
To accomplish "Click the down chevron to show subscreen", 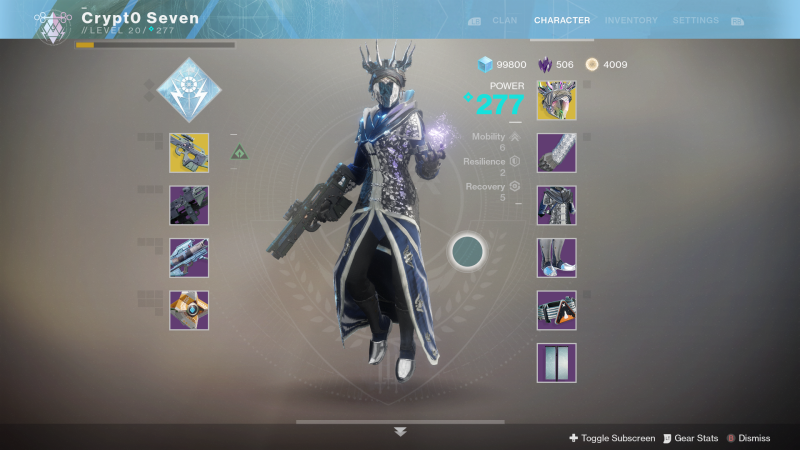I will tap(400, 432).
